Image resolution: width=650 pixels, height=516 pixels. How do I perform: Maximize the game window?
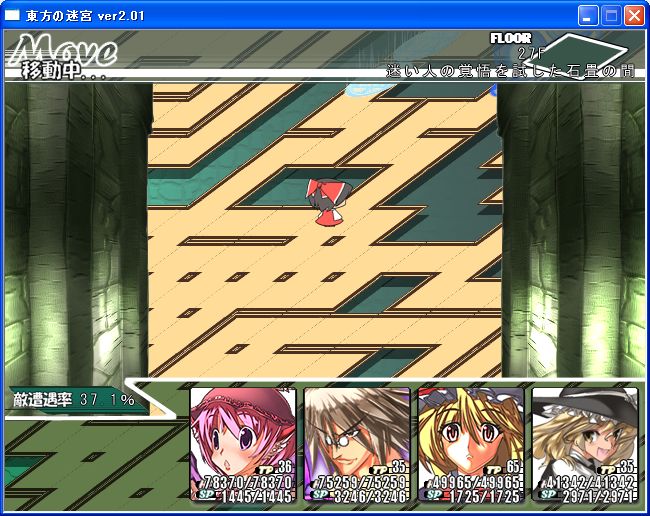[611, 15]
